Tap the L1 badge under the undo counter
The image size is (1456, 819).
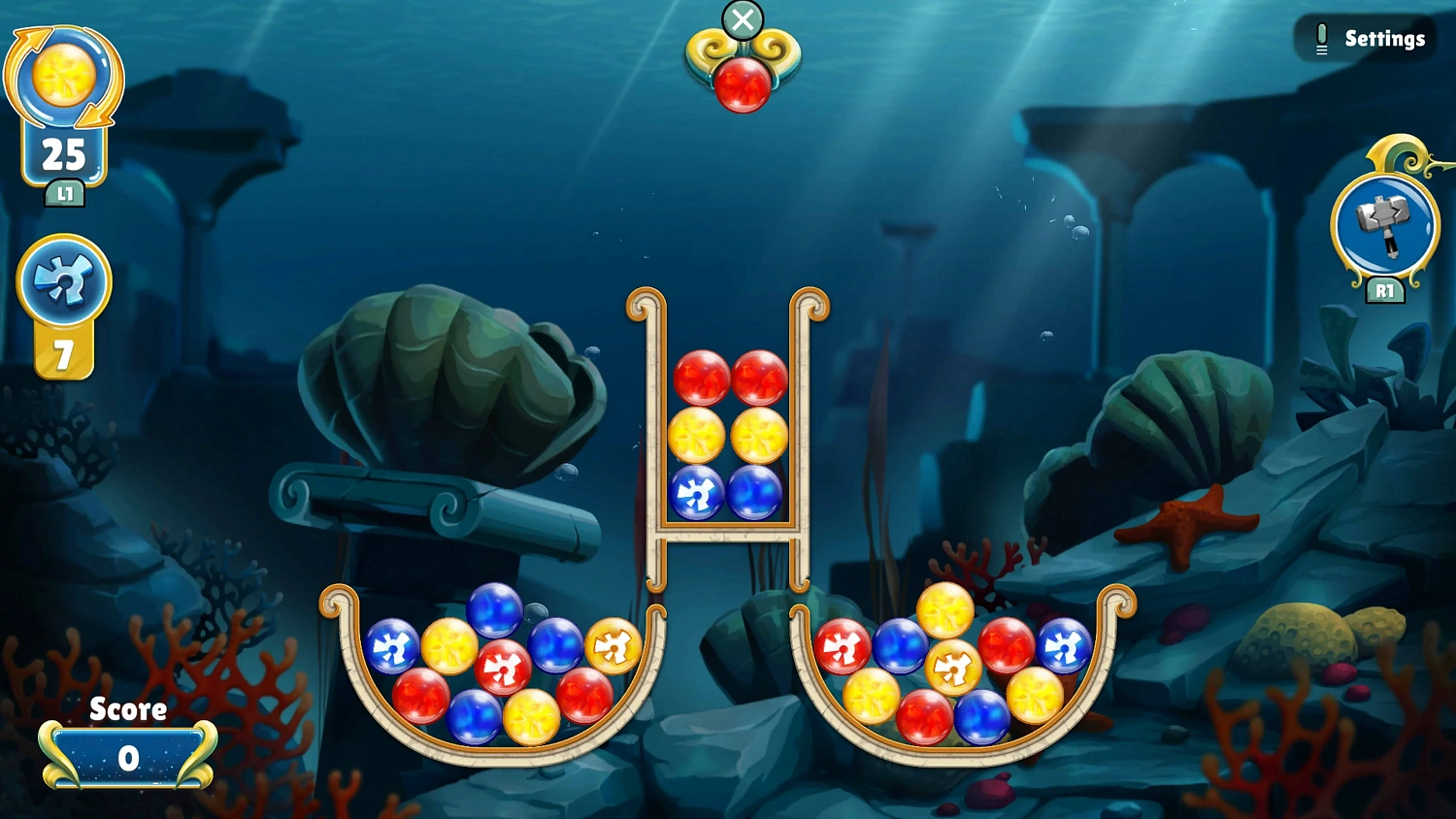coord(64,194)
